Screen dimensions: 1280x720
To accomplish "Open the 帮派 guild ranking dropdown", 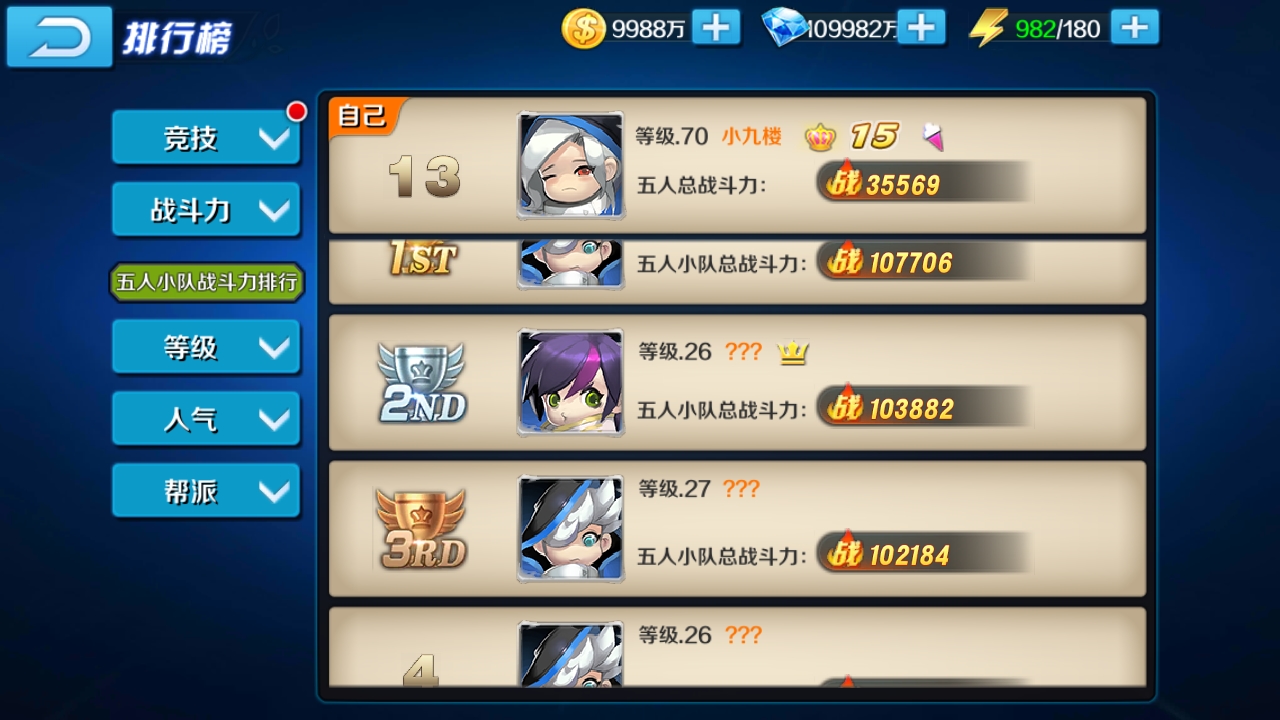I will click(206, 490).
